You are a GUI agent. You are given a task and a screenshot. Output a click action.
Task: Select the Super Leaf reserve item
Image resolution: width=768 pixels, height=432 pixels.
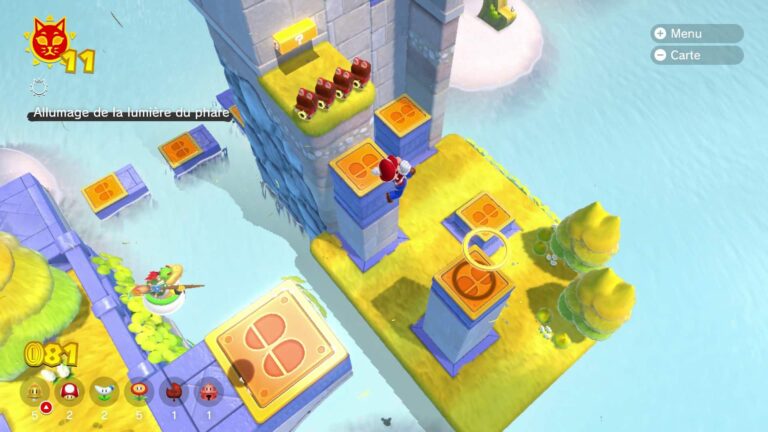(x=174, y=393)
